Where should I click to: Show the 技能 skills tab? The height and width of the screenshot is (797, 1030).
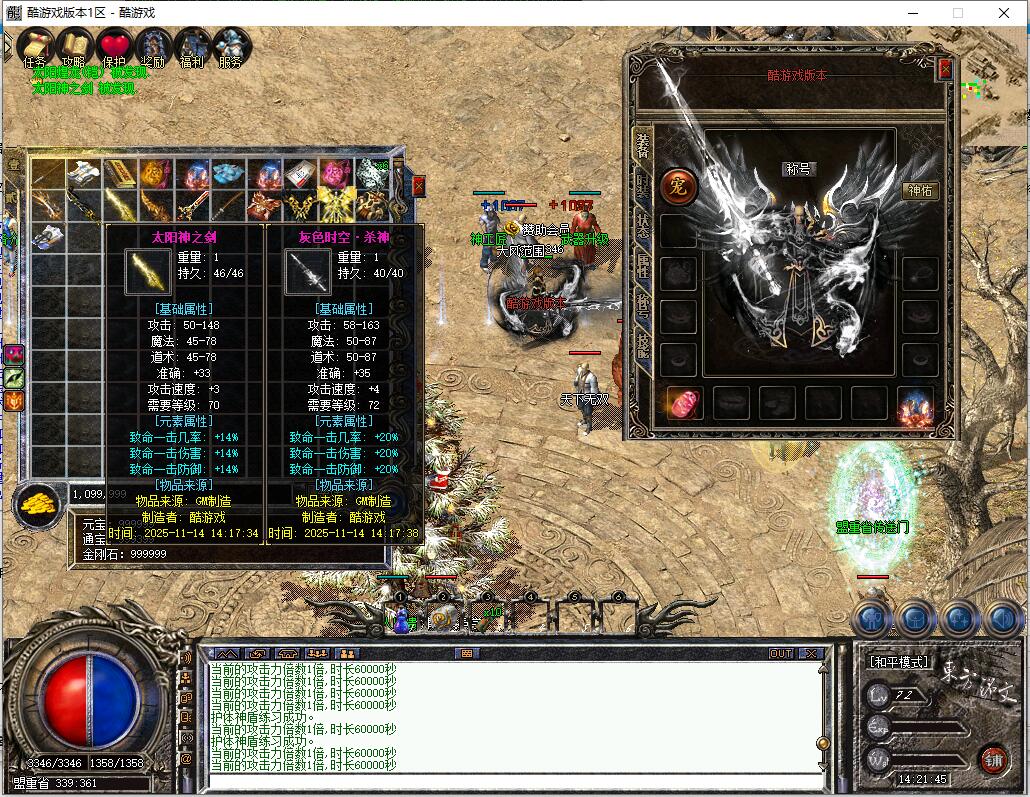click(x=642, y=345)
